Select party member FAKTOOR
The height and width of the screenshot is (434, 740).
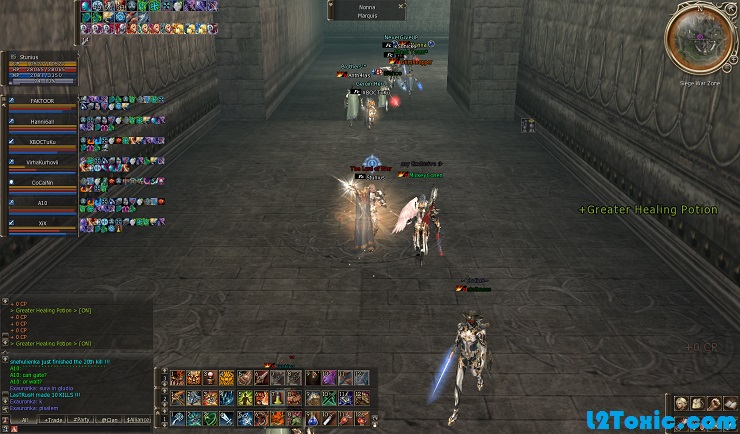(x=41, y=101)
